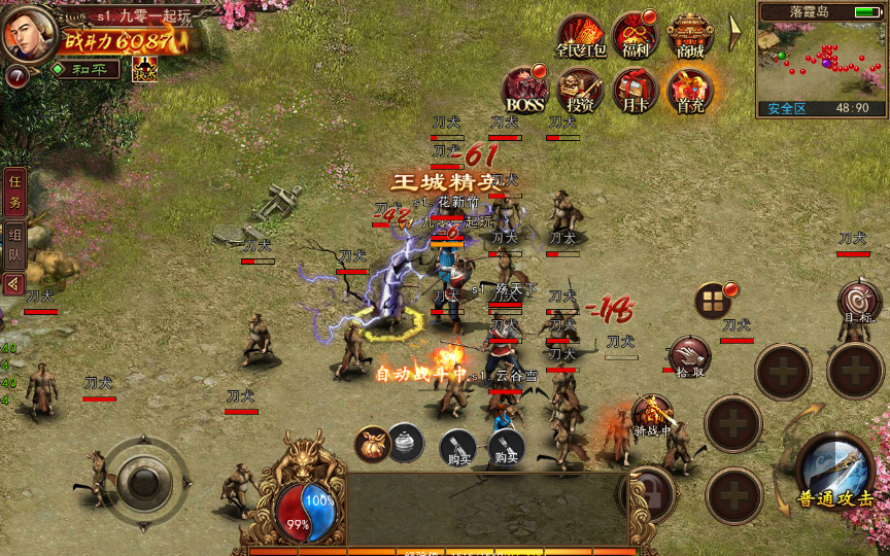Viewport: 890px width, 556px height.
Task: Change the 和平 attack mode
Action: 86,69
